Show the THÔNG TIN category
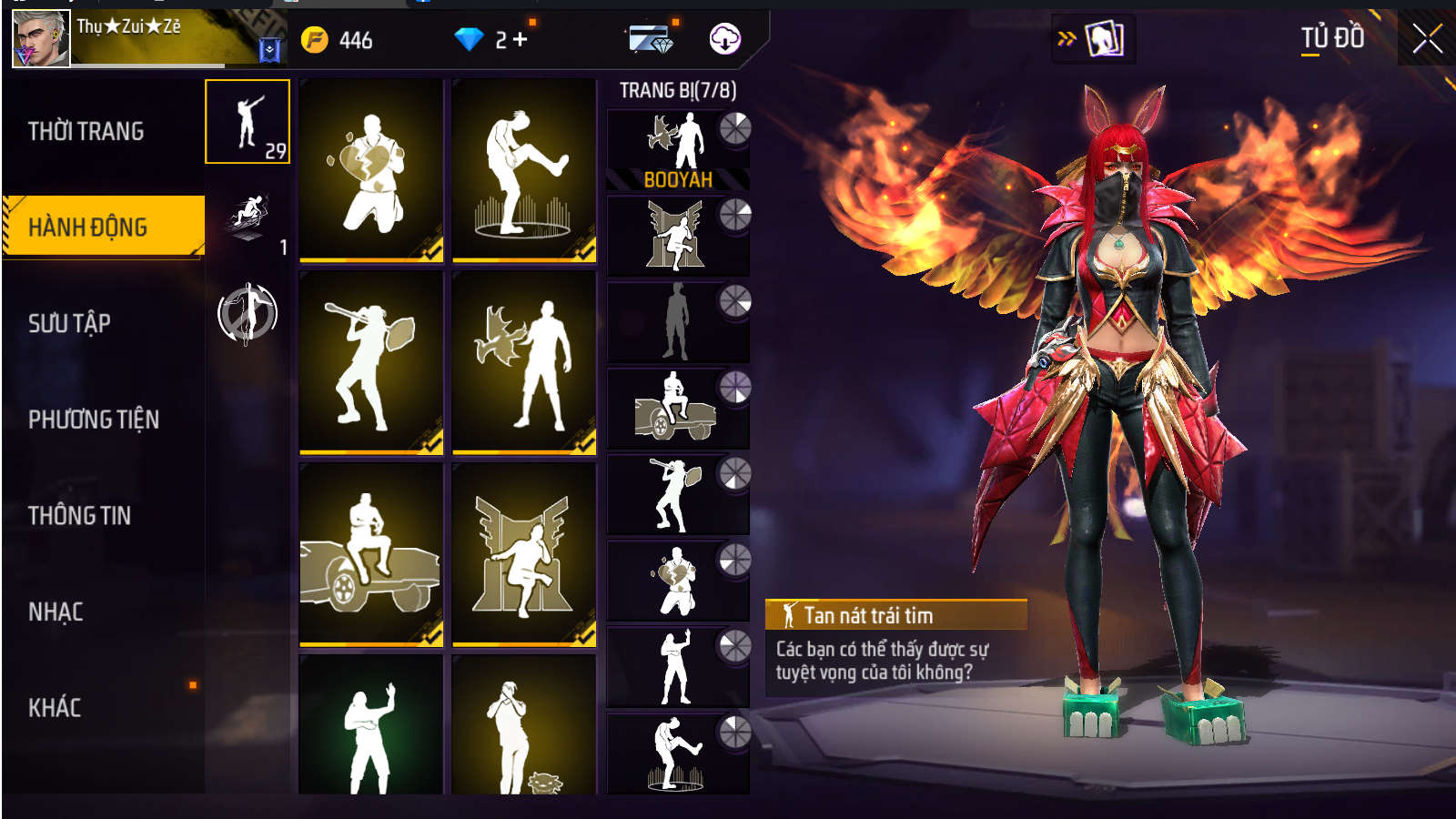This screenshot has height=819, width=1456. [x=80, y=516]
